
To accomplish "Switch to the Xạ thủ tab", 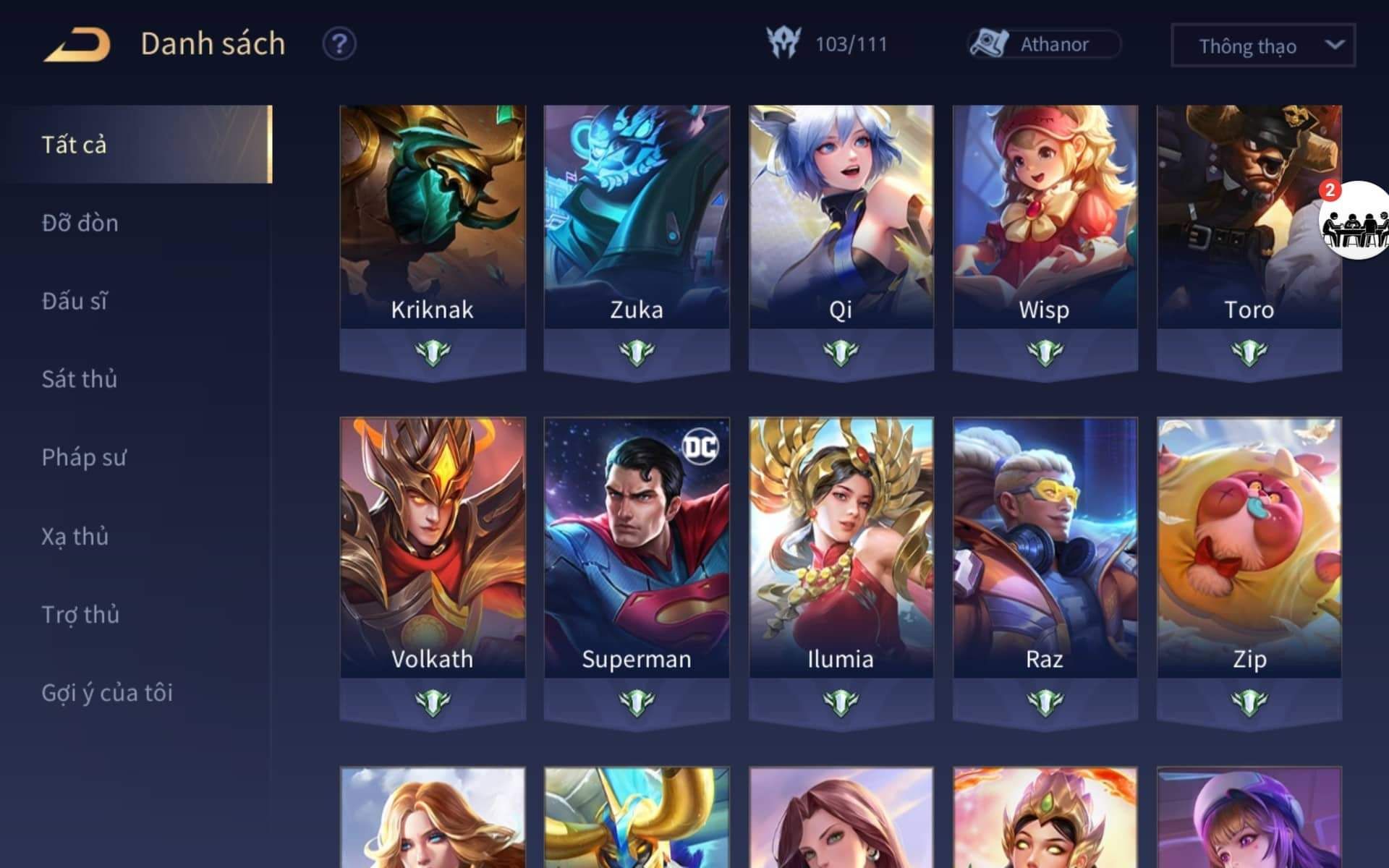I will [75, 536].
